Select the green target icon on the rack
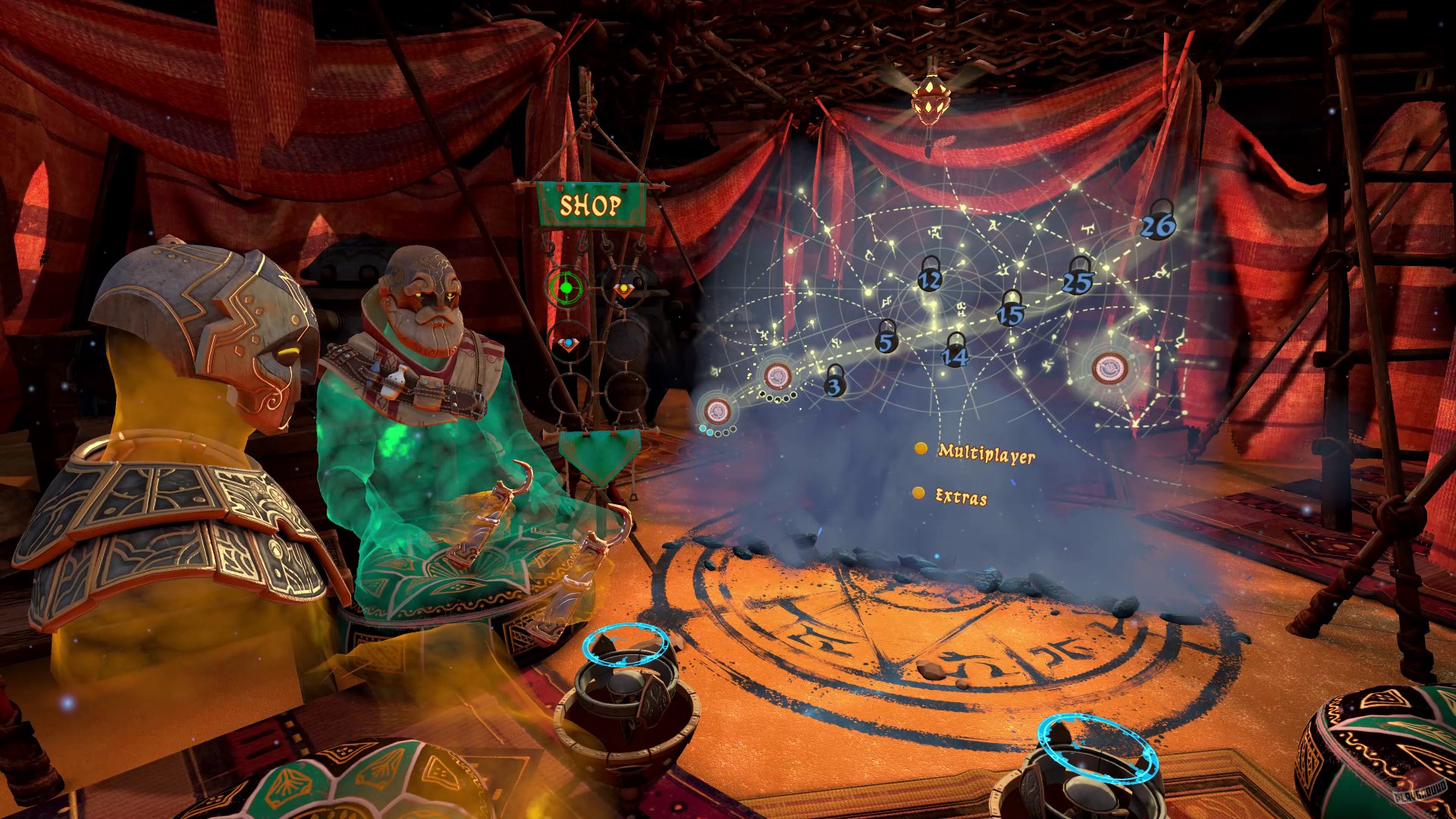 [567, 287]
